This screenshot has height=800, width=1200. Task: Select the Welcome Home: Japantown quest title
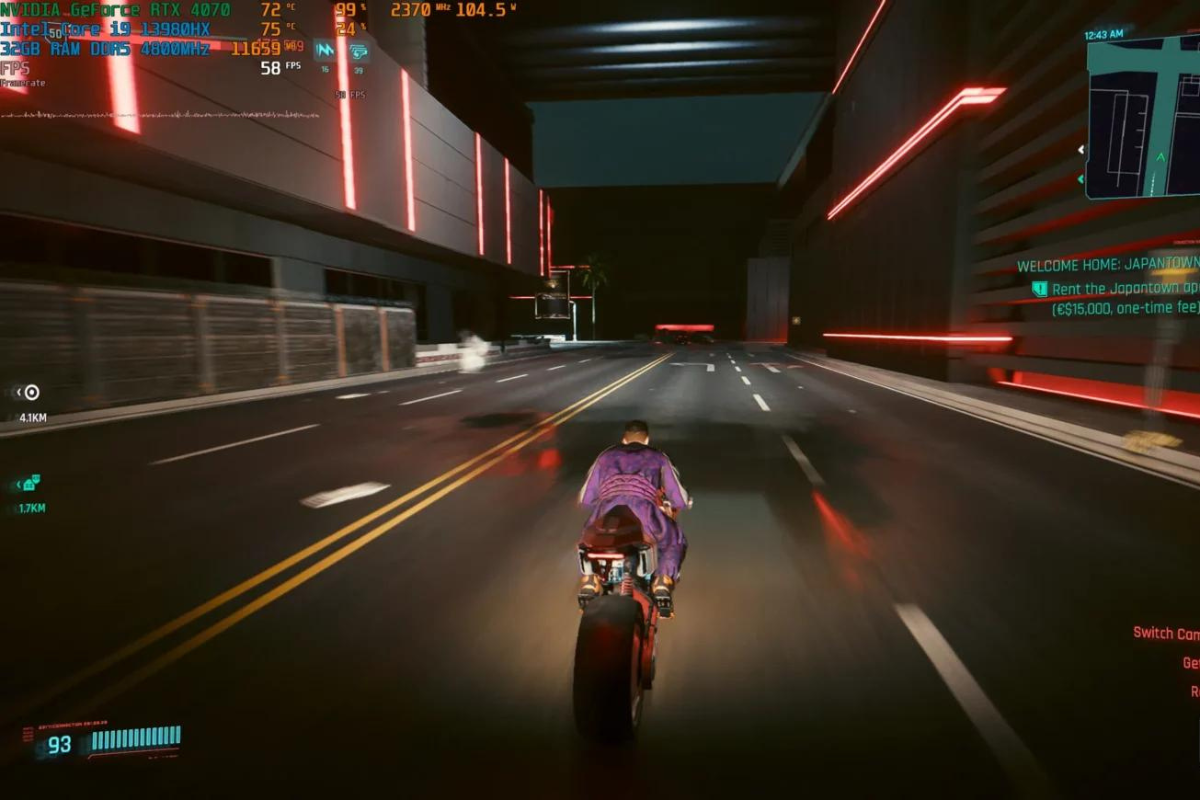point(1107,266)
